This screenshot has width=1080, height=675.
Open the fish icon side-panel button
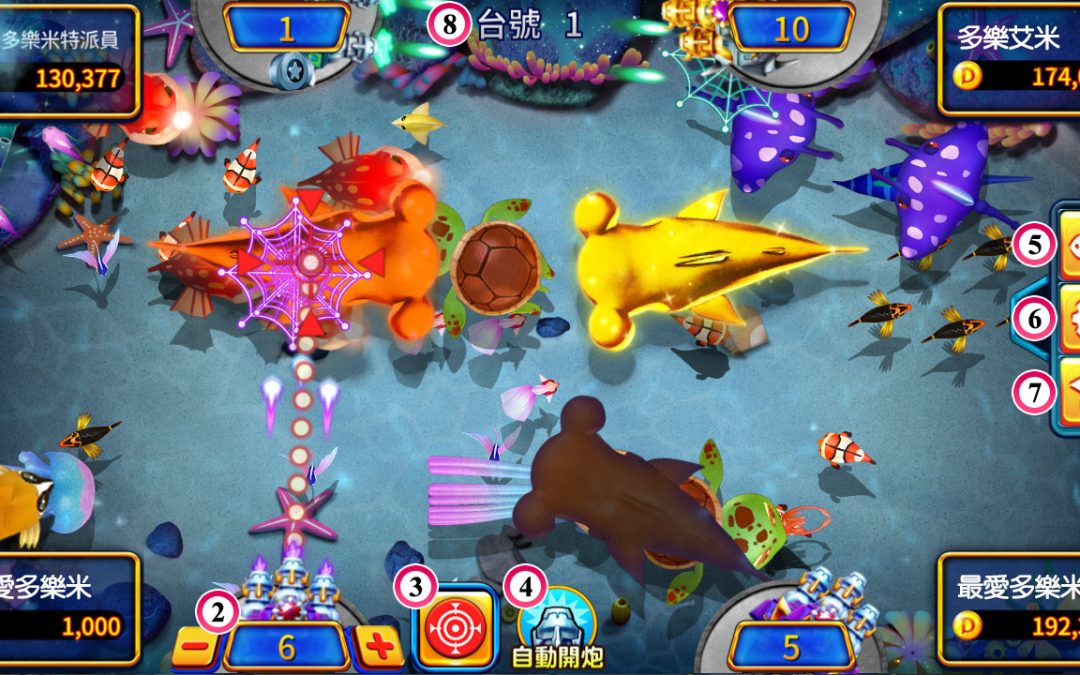tap(1067, 246)
